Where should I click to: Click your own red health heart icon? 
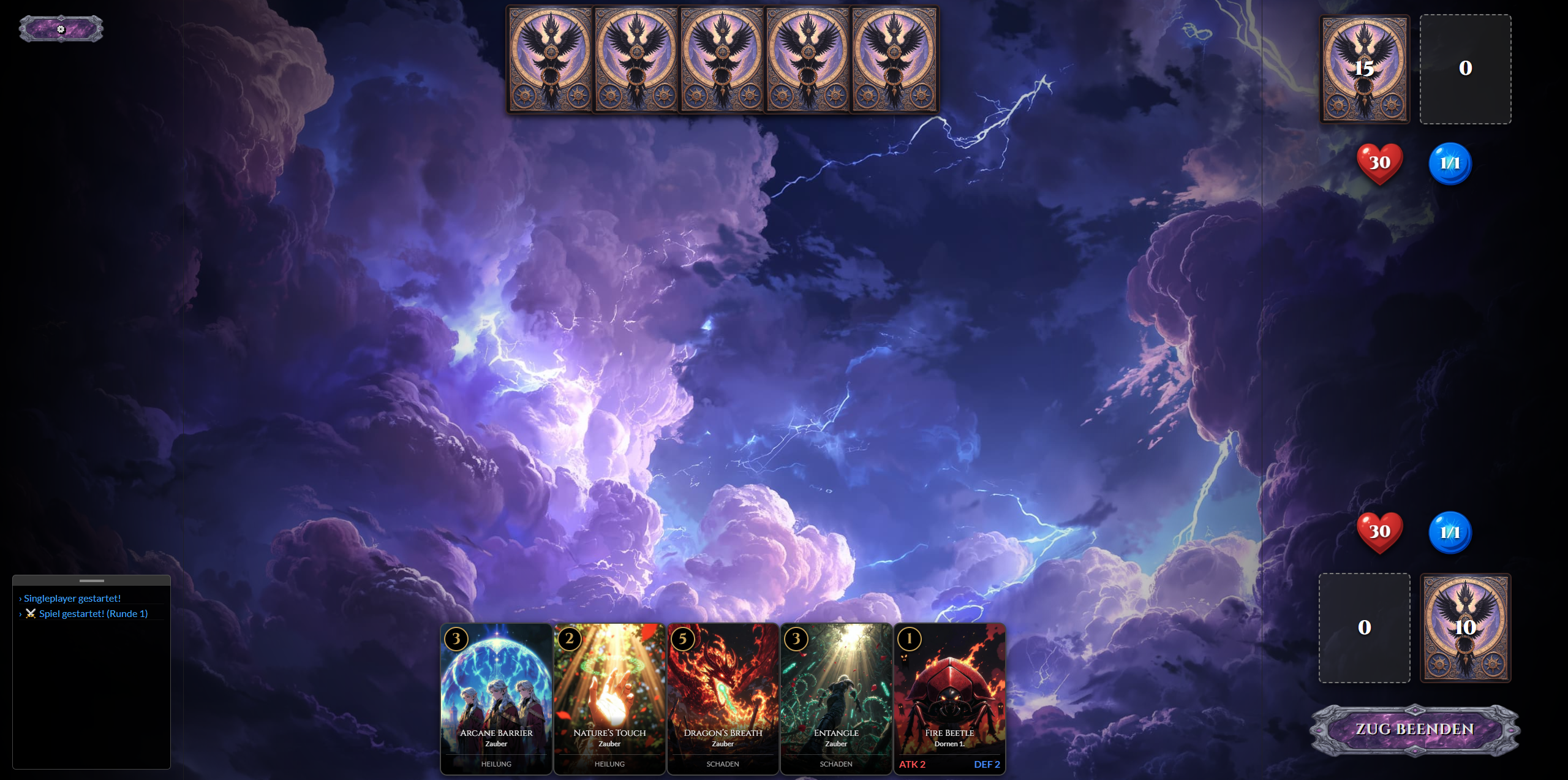[1379, 532]
